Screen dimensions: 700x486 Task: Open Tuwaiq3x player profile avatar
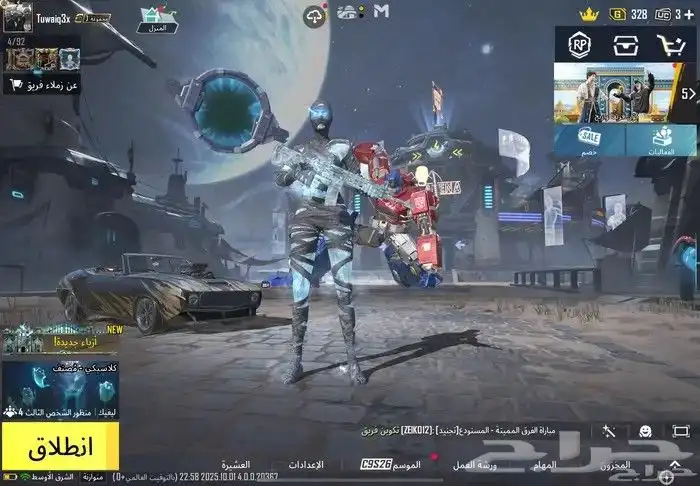point(17,16)
